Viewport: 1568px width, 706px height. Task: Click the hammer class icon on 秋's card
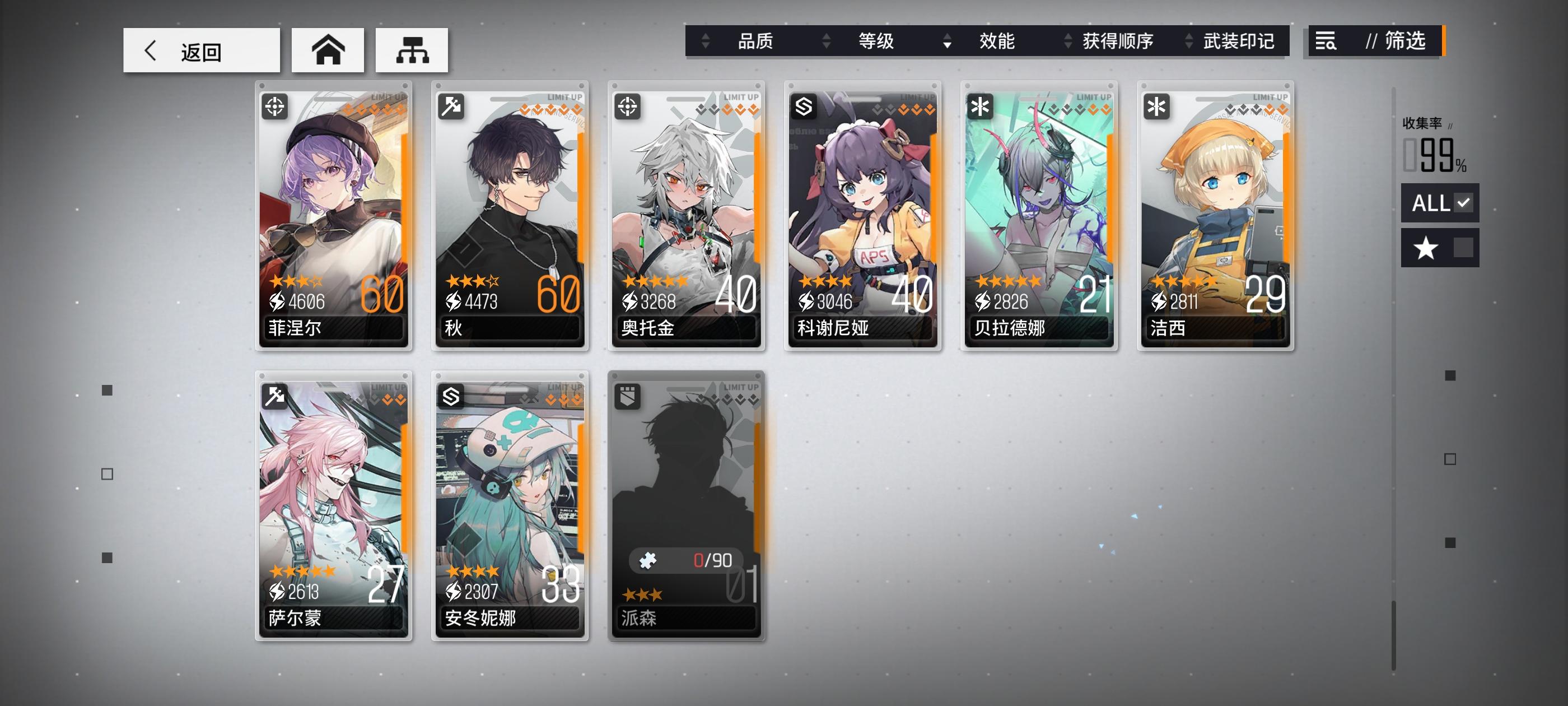coord(452,106)
